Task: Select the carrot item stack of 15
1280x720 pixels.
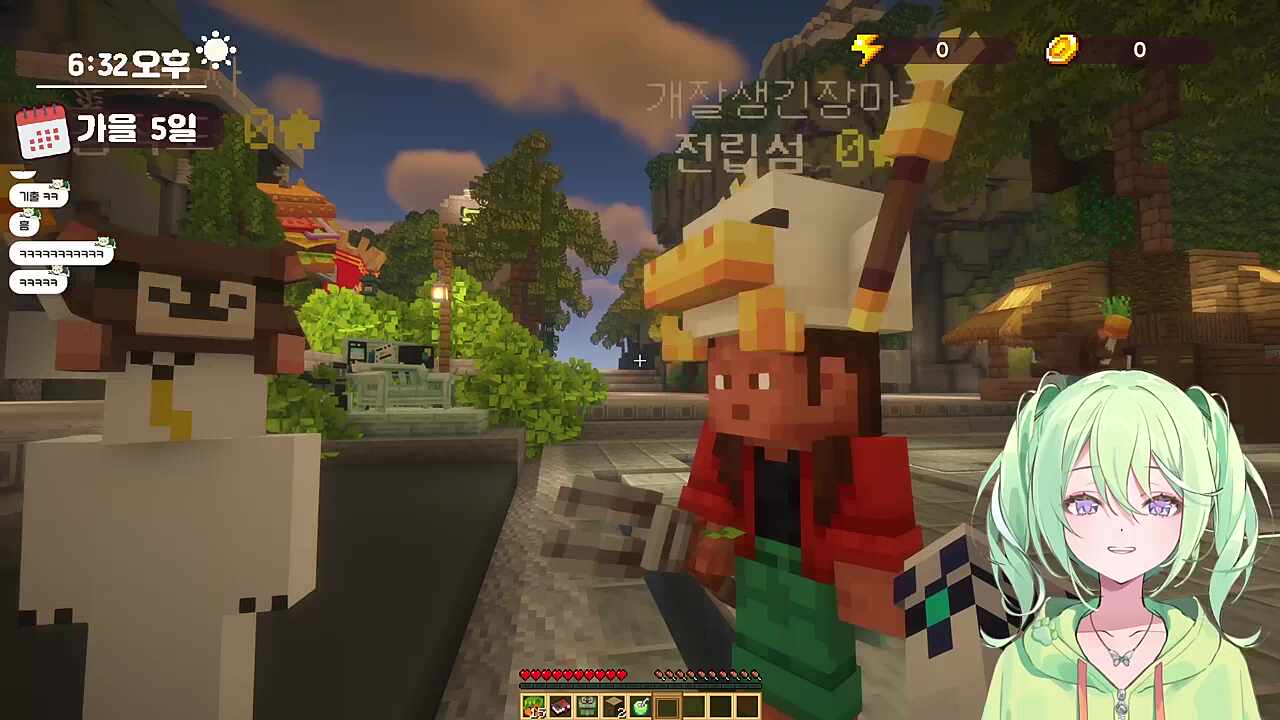Action: [533, 707]
